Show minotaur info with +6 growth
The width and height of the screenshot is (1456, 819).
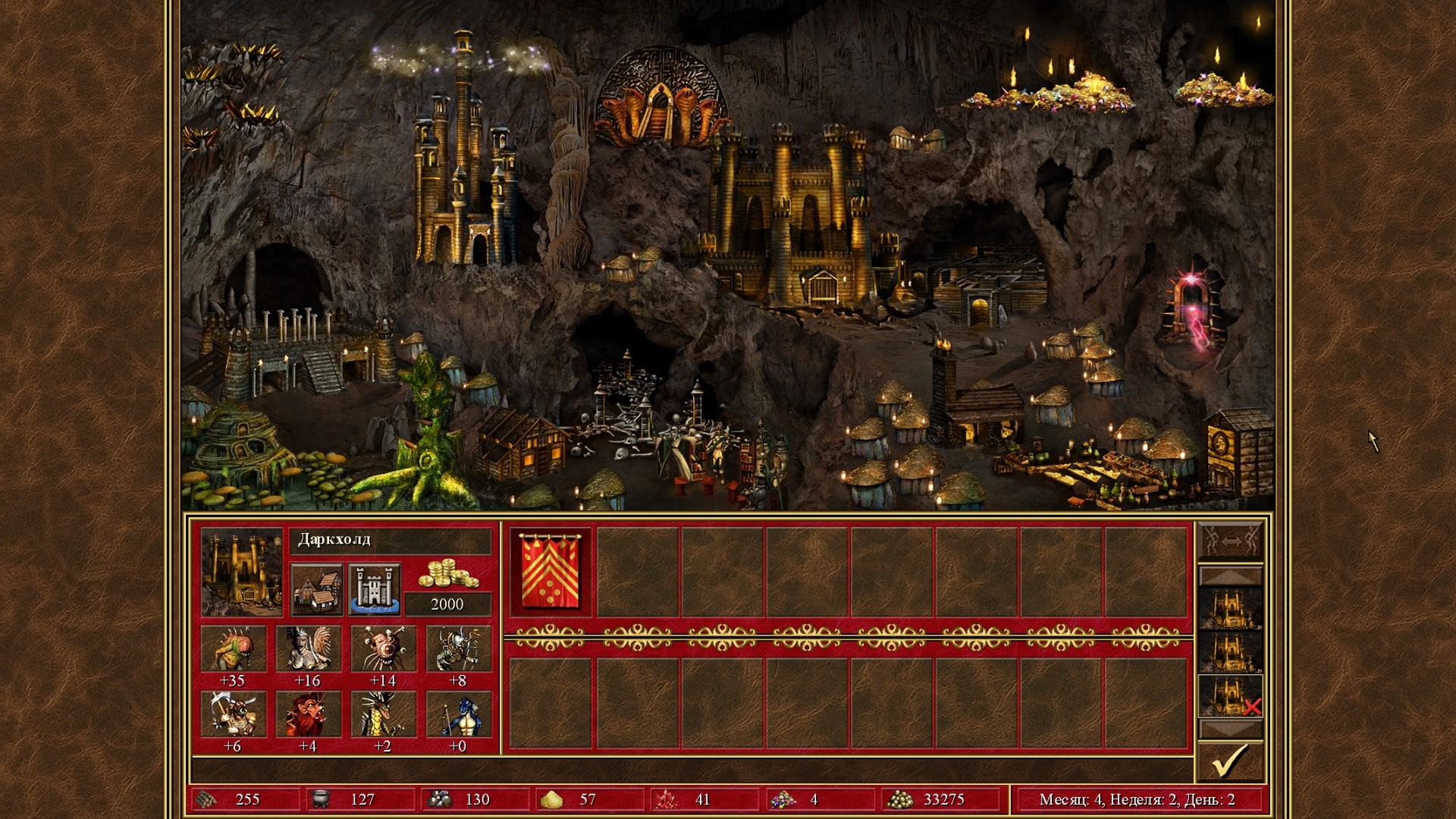tap(234, 714)
